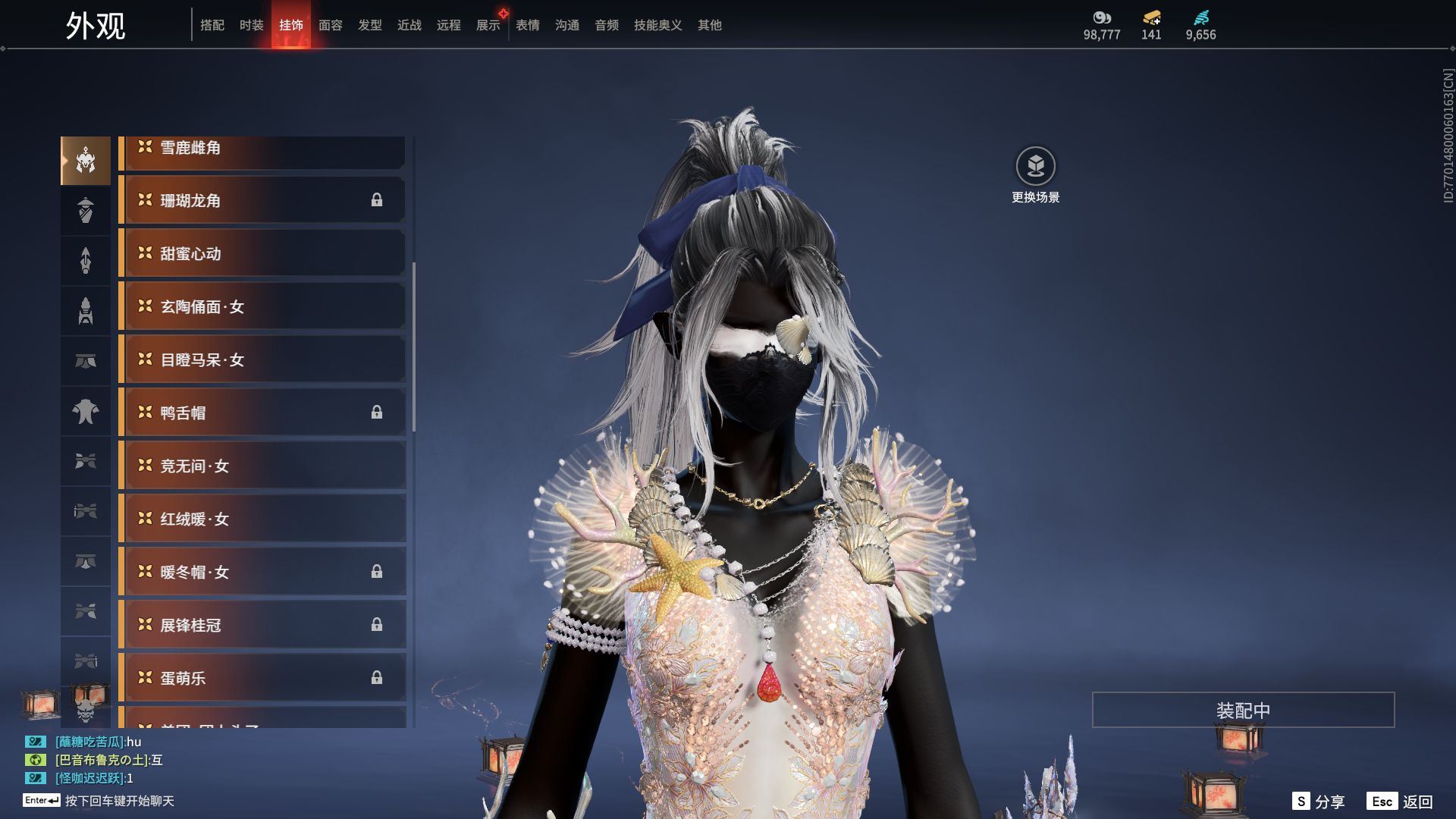Viewport: 1456px width, 819px height.
Task: Choose the 珊瑚龙角 accessory
Action: coord(263,200)
